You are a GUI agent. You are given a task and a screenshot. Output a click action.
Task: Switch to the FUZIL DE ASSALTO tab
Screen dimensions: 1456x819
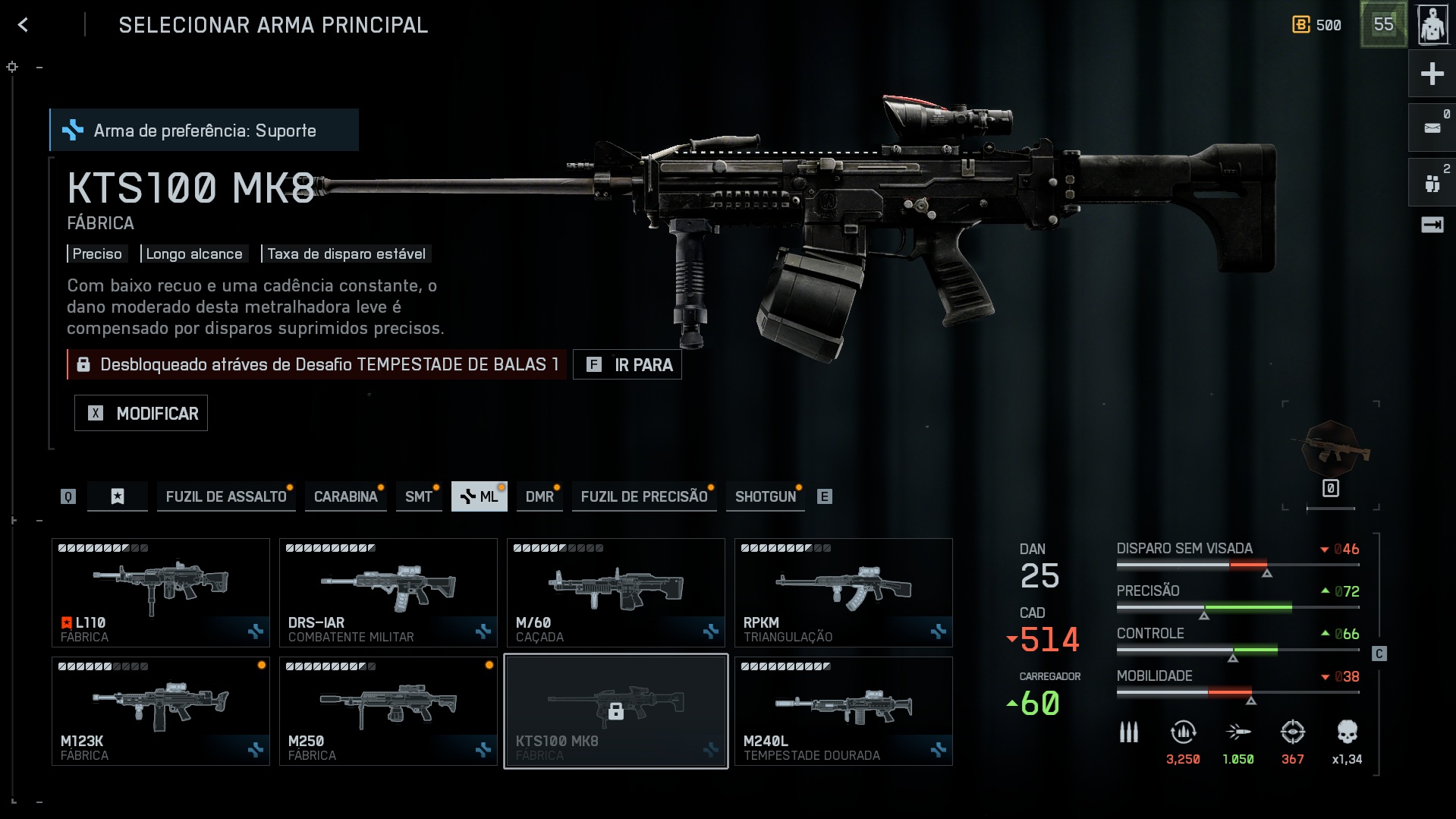pyautogui.click(x=225, y=496)
